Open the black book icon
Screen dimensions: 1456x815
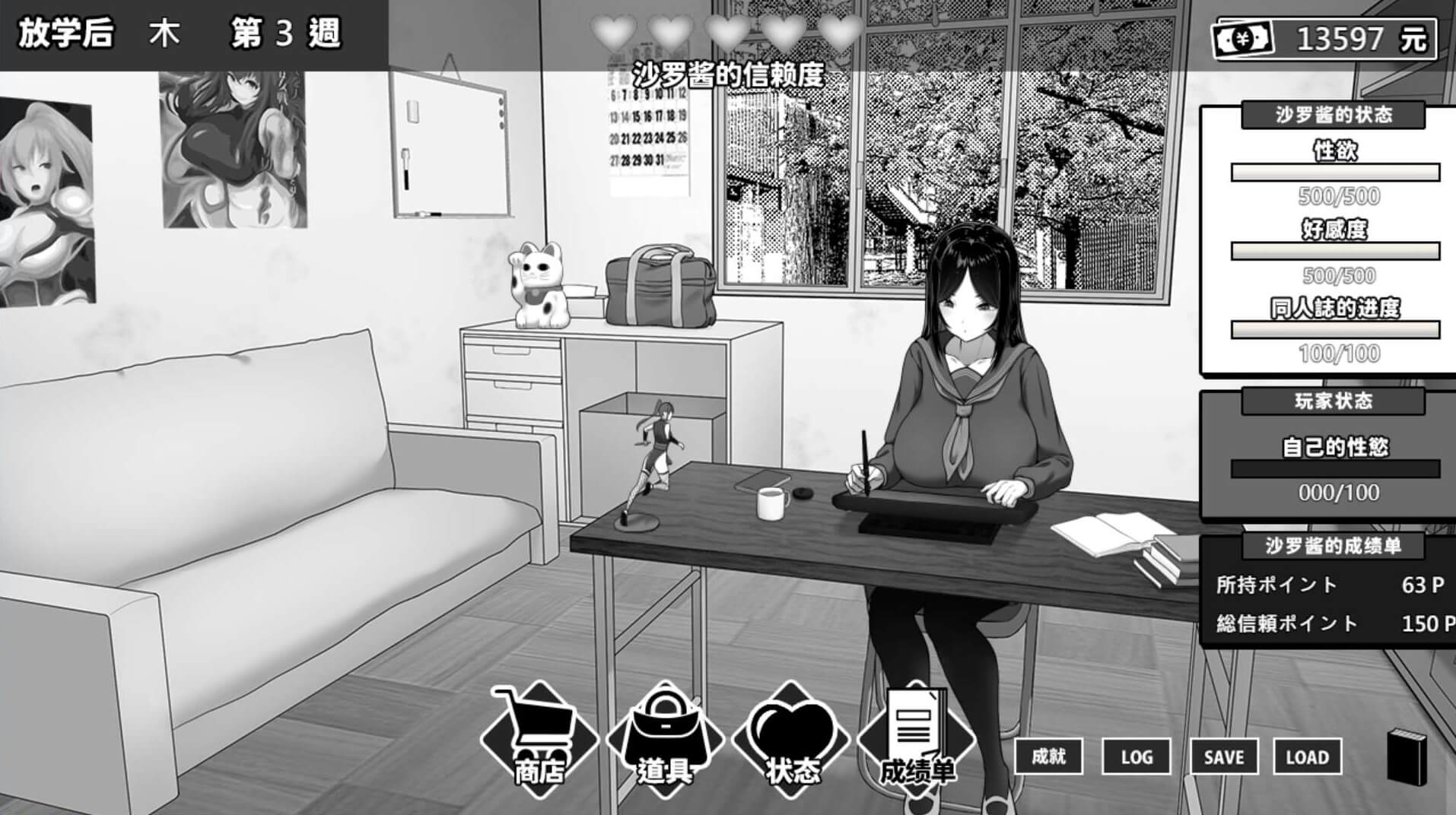click(x=1407, y=757)
